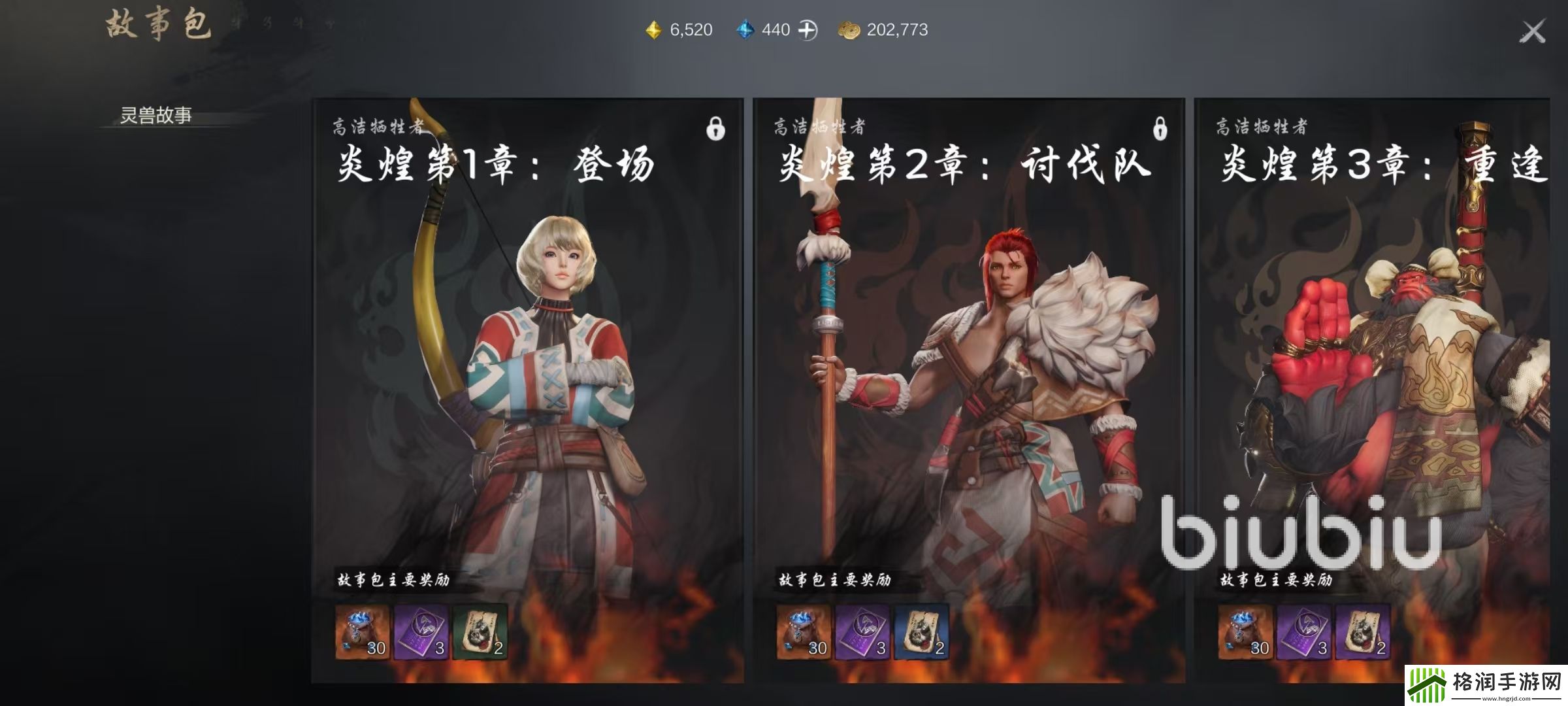The width and height of the screenshot is (1568, 706).
Task: Click the blue gem currency icon
Action: coord(746,29)
